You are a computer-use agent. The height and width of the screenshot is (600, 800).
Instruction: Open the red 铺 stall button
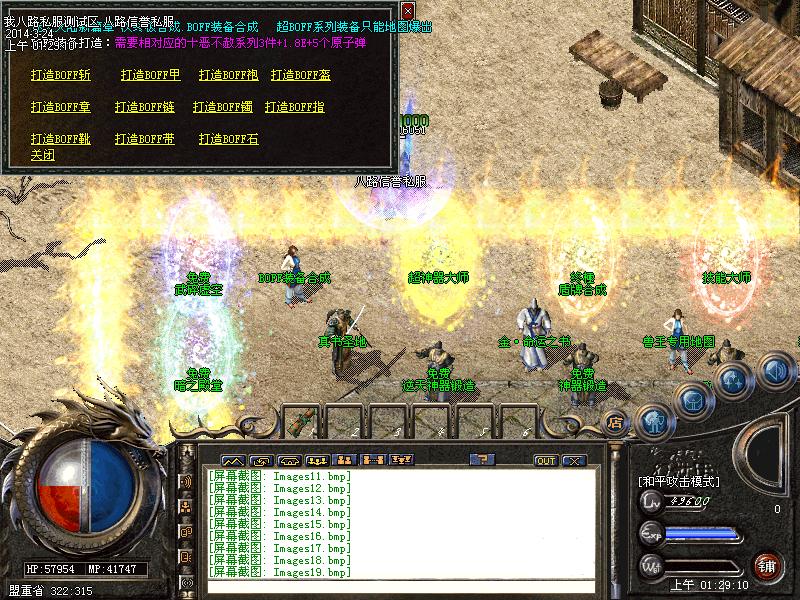coord(767,565)
